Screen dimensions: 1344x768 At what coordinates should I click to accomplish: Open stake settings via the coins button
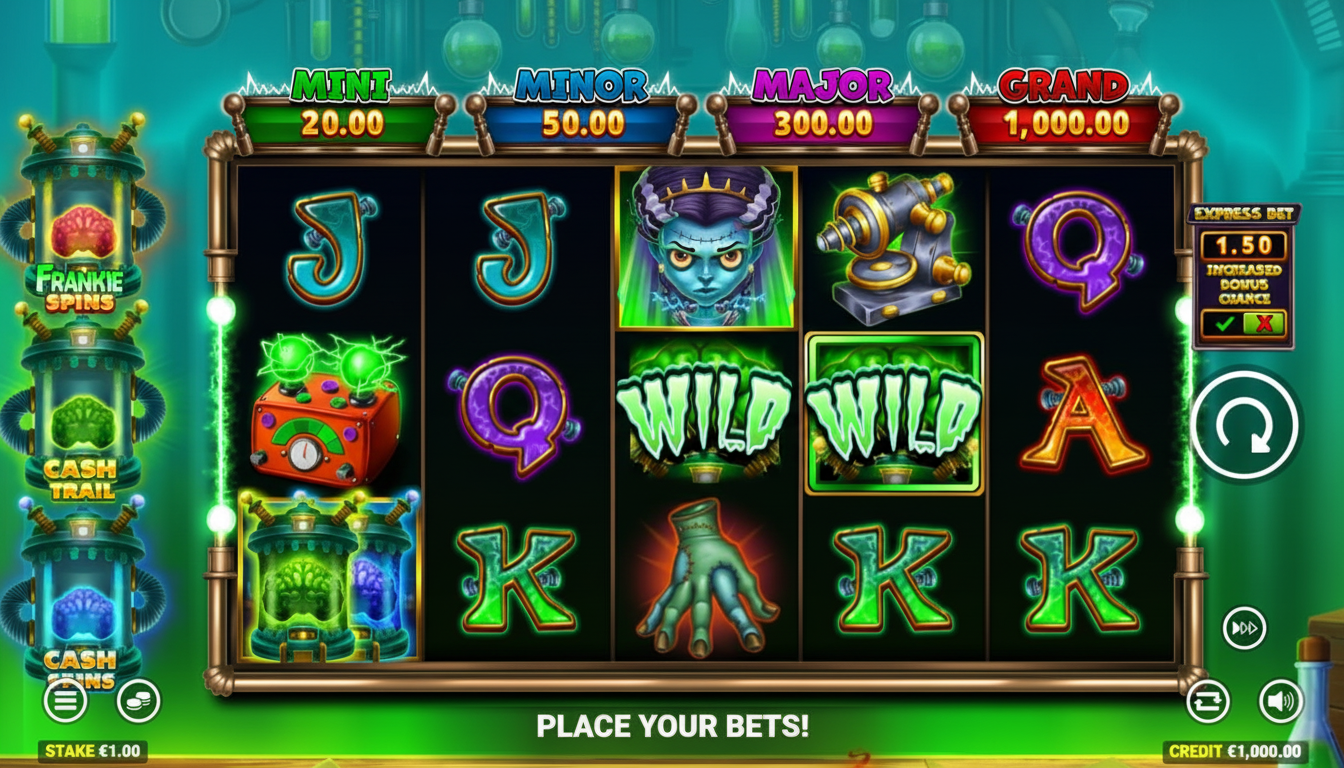pyautogui.click(x=138, y=701)
